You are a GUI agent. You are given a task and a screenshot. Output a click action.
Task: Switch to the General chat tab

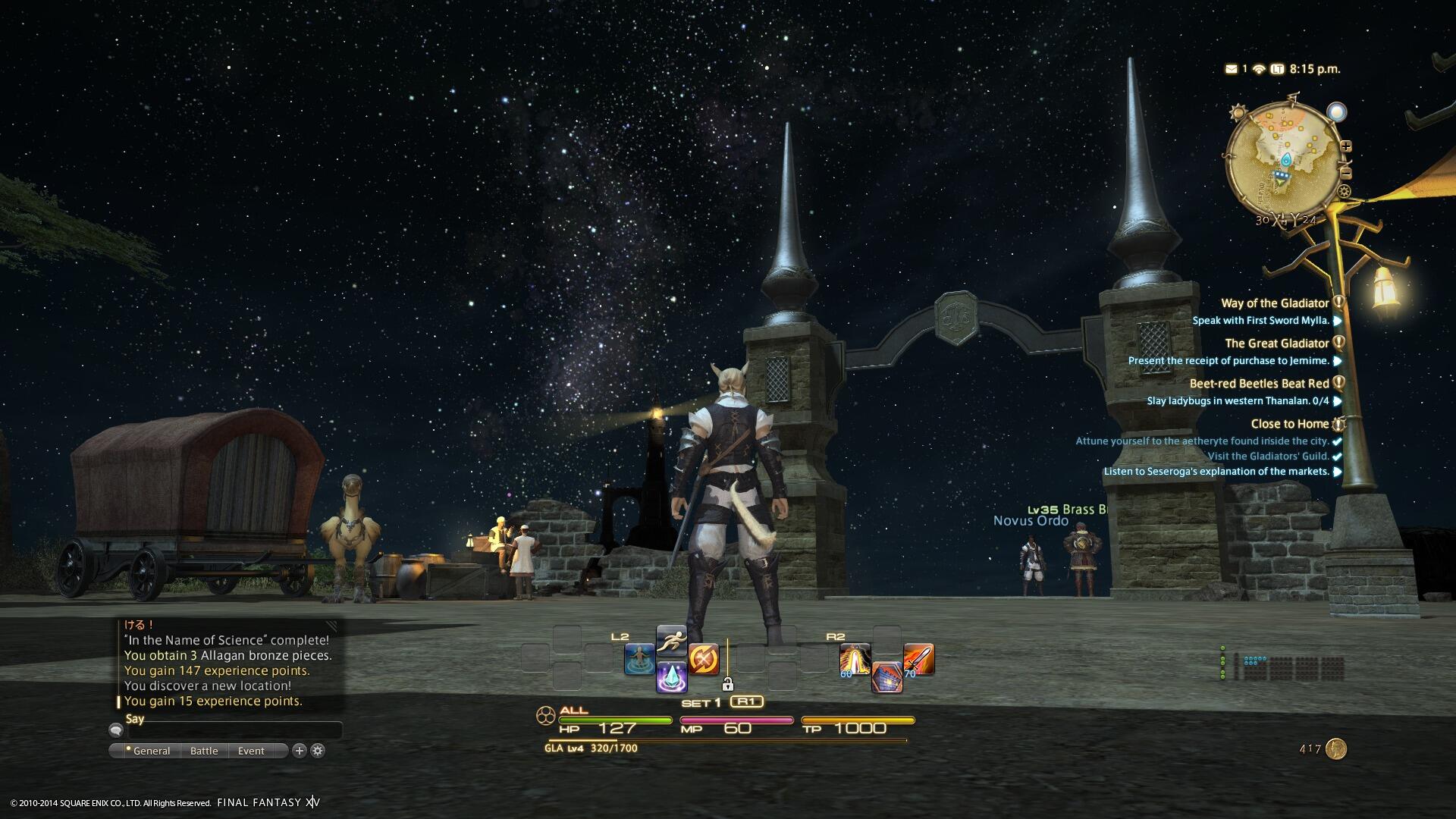151,751
